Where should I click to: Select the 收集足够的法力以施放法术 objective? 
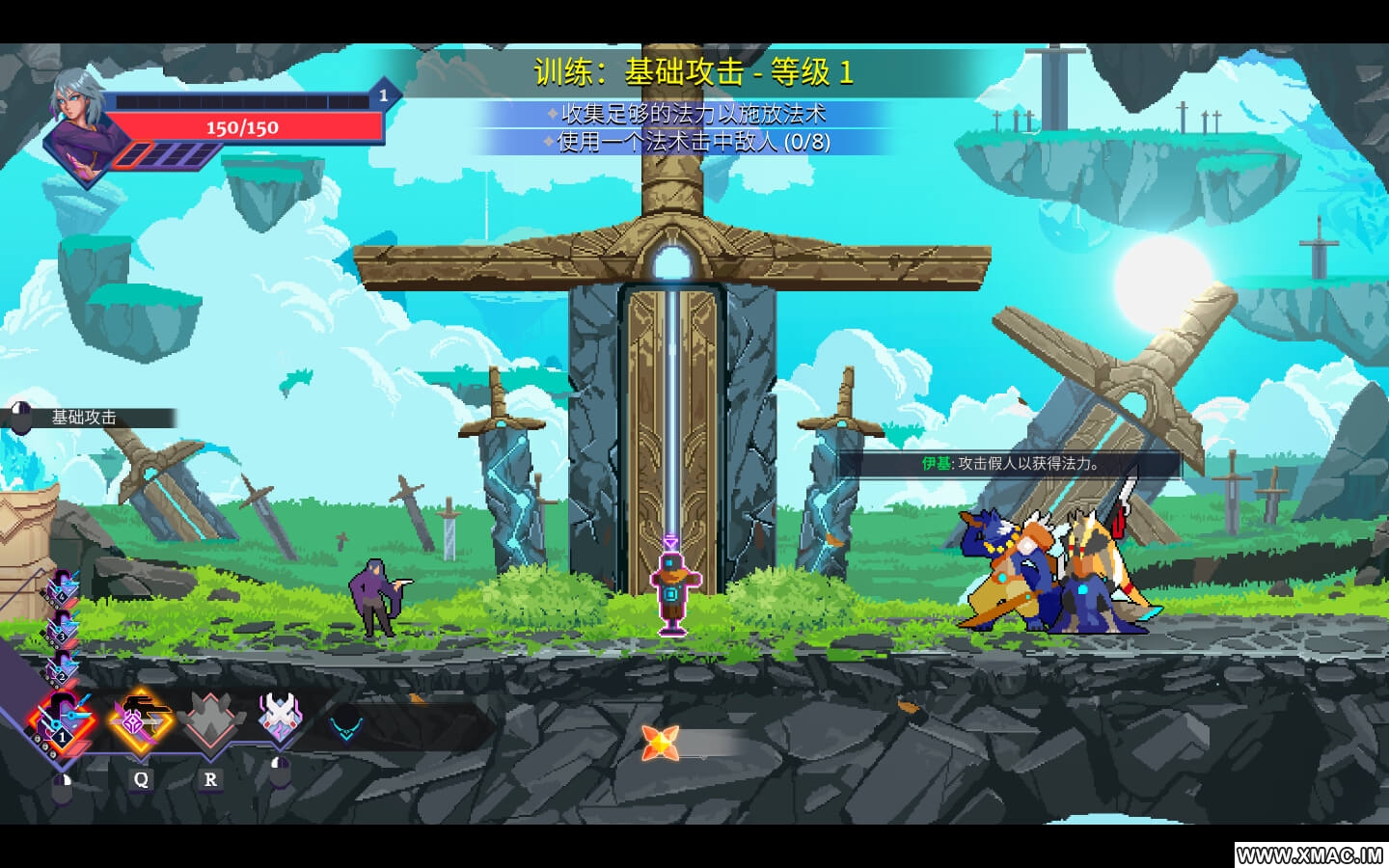point(693,114)
